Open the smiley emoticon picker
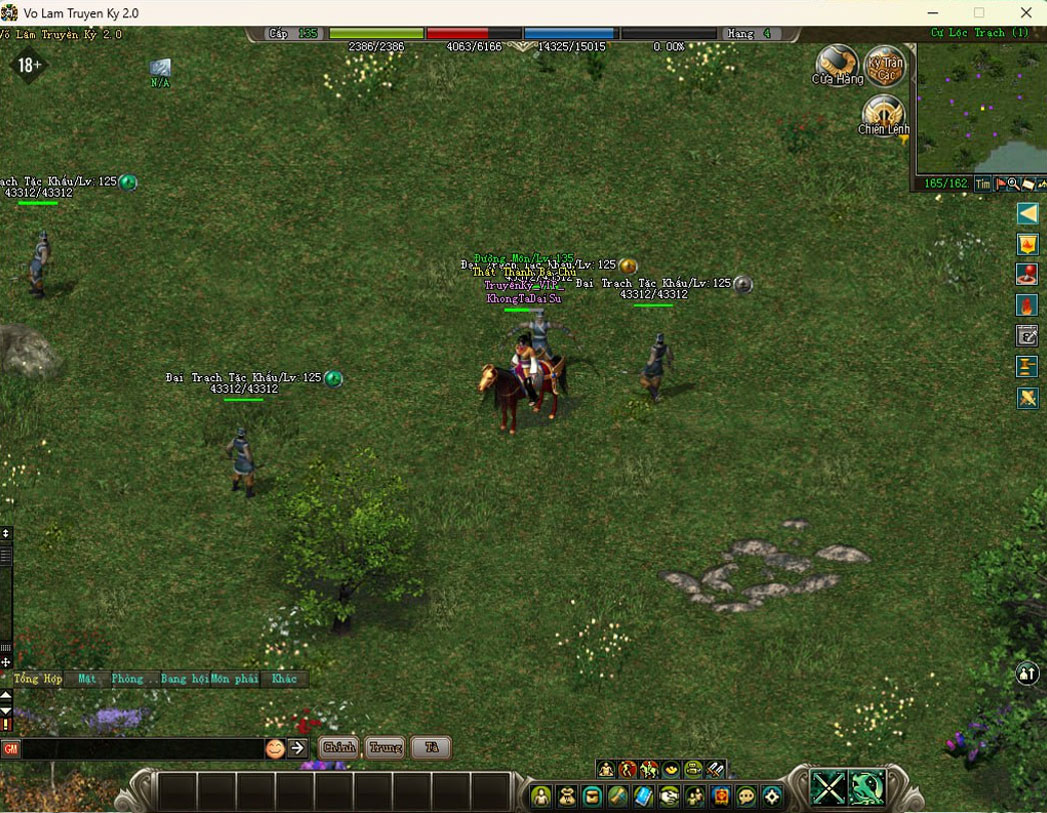Screen dimensions: 1047x813 [x=275, y=748]
